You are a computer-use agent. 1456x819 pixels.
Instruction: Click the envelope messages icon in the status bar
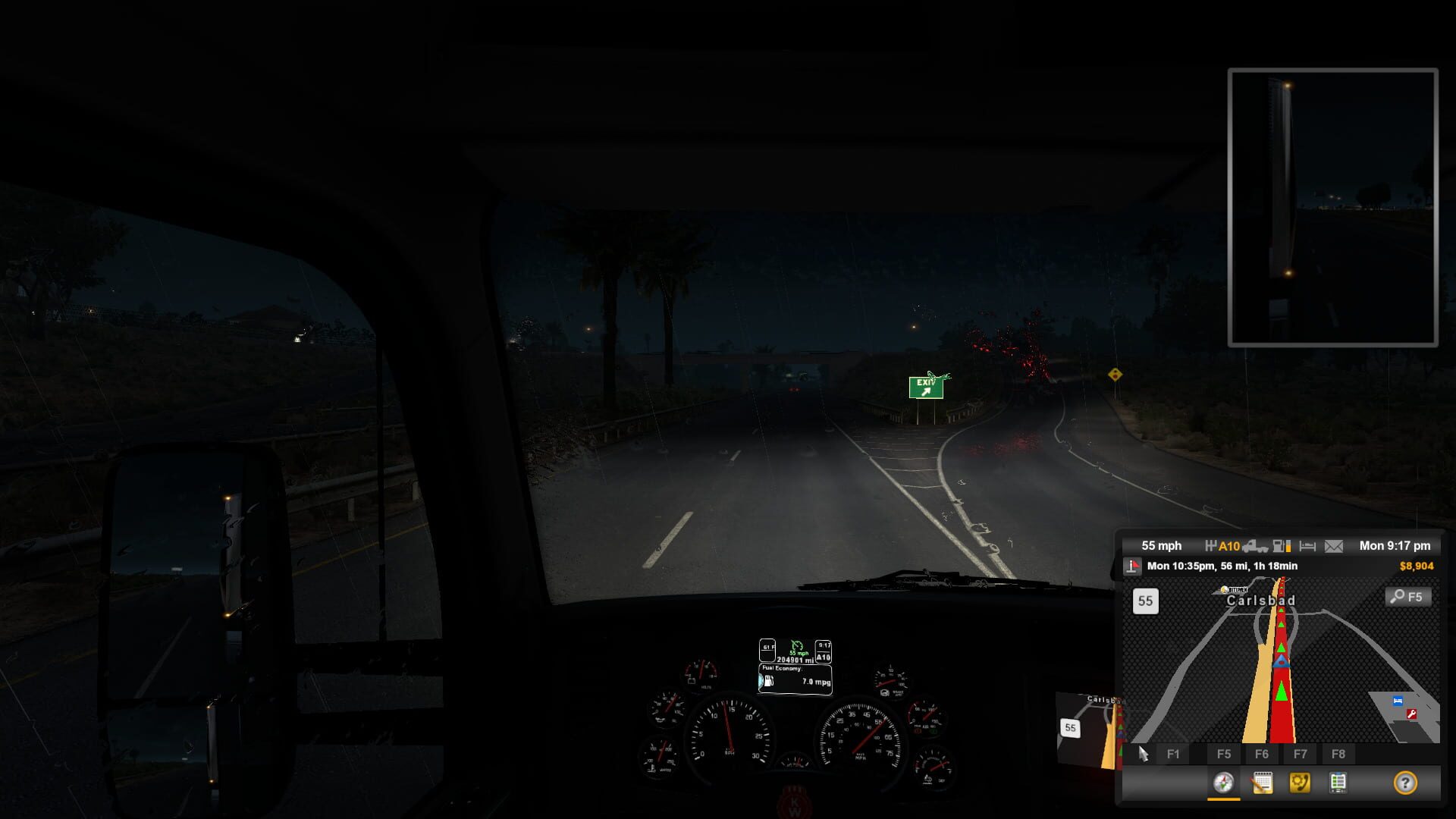(x=1334, y=546)
